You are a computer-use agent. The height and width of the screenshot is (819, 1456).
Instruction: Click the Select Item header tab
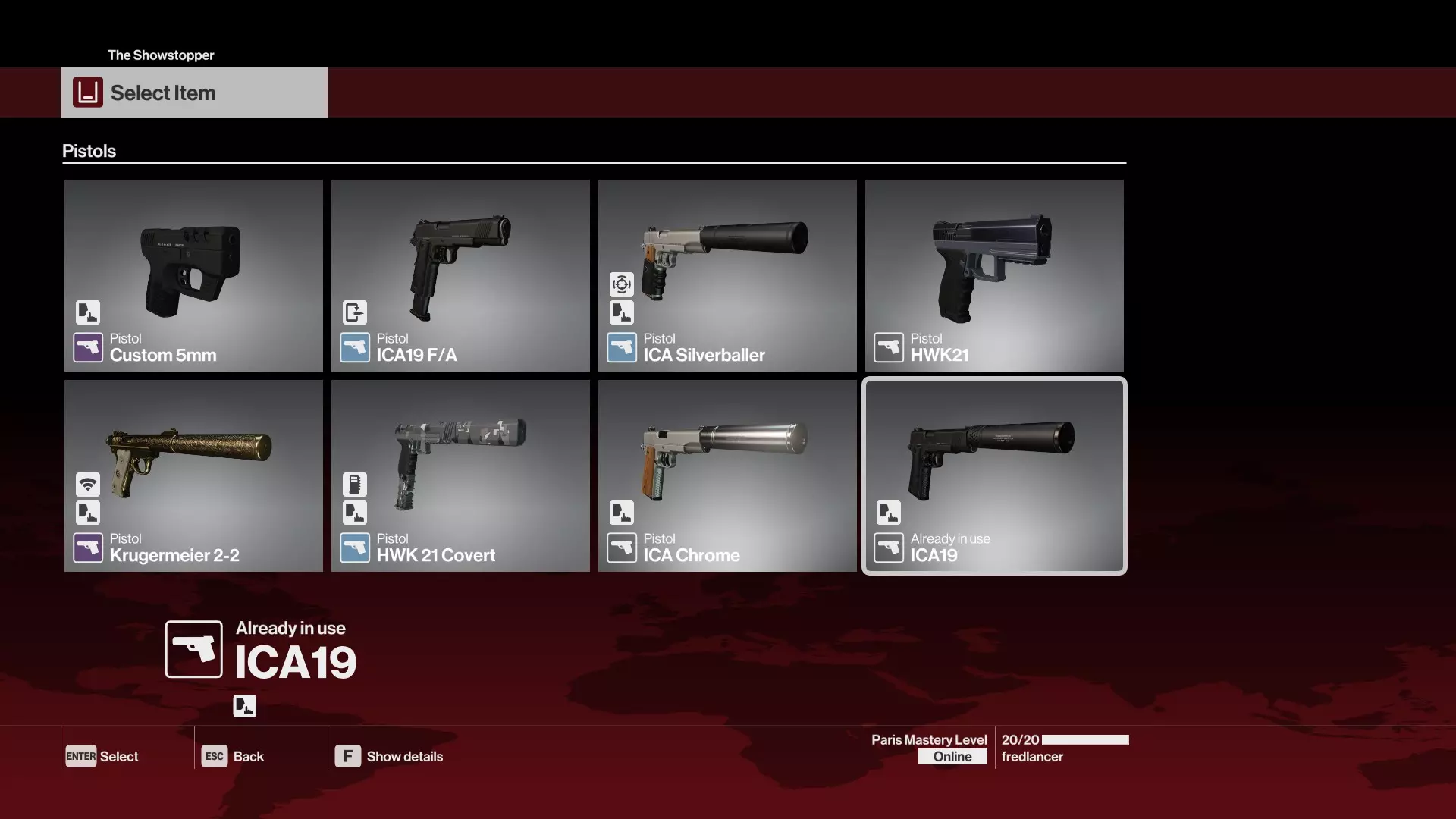194,93
